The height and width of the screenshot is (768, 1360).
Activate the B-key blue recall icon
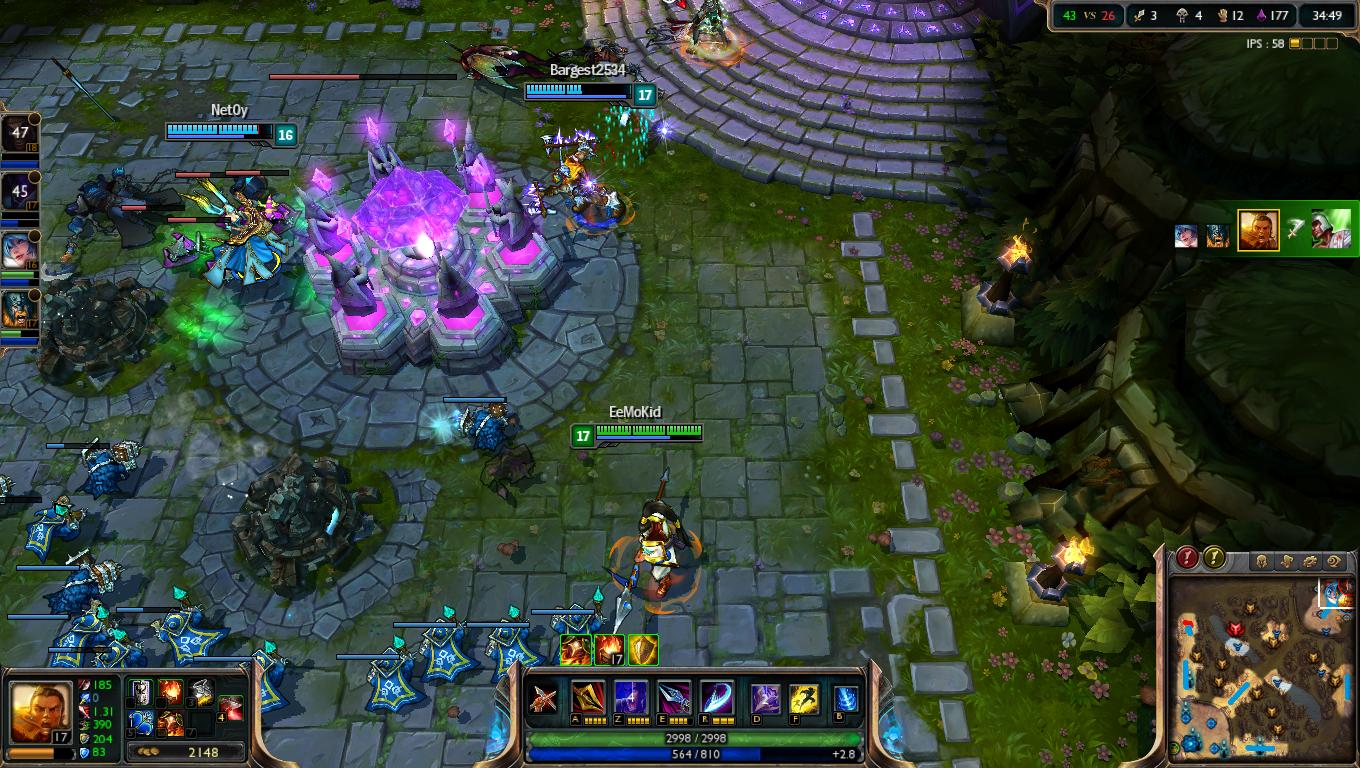coord(846,697)
